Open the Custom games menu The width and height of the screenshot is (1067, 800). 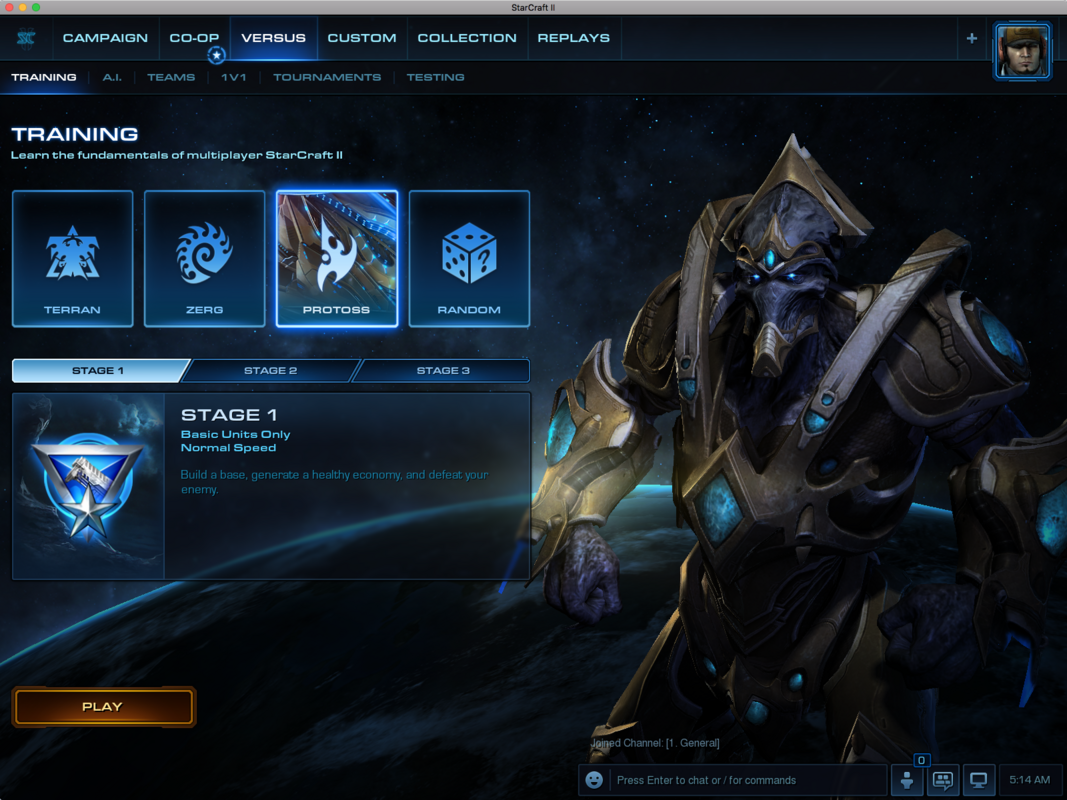click(362, 38)
